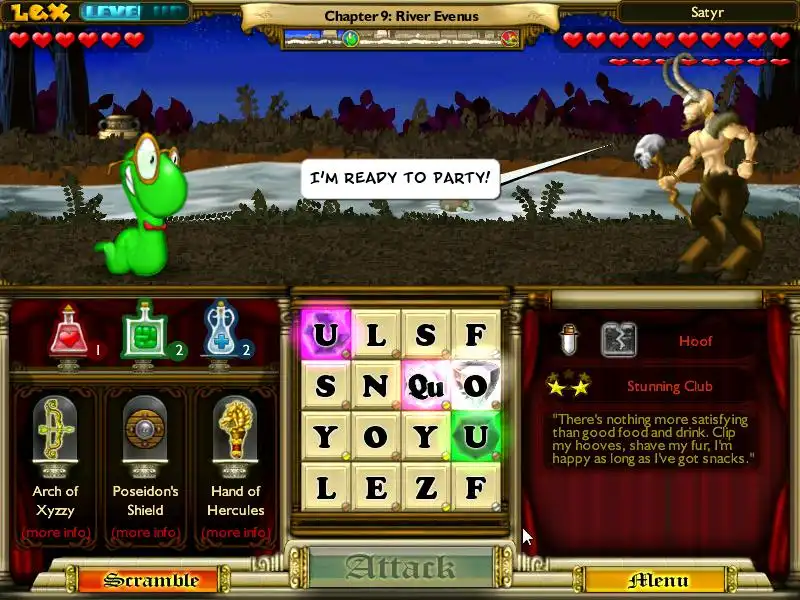Show more info for Arch of Xyzzy
This screenshot has height=600, width=800.
55,532
